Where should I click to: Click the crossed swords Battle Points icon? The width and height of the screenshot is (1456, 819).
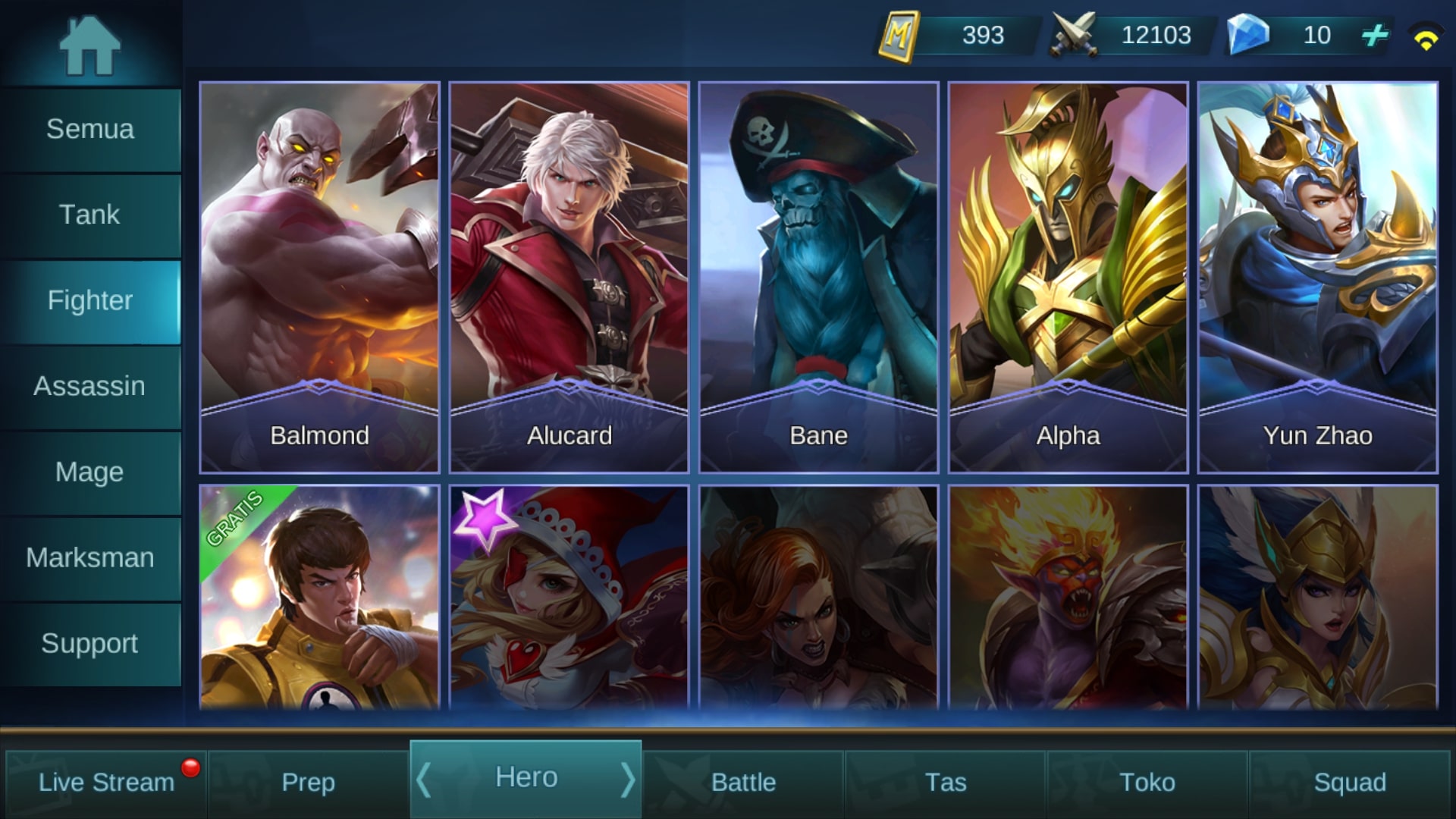coord(1074,34)
